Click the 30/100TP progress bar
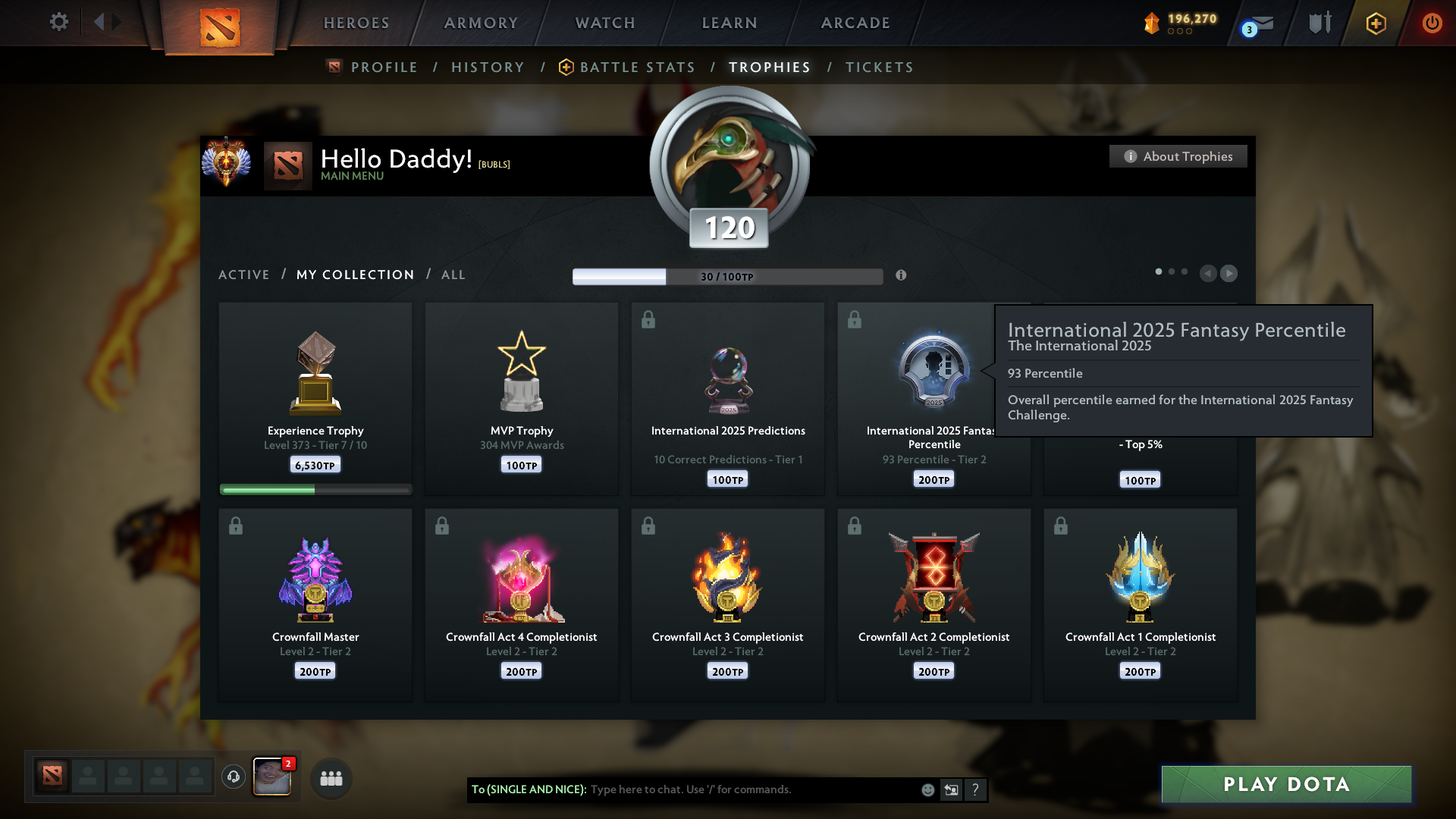This screenshot has width=1456, height=819. coord(728,277)
